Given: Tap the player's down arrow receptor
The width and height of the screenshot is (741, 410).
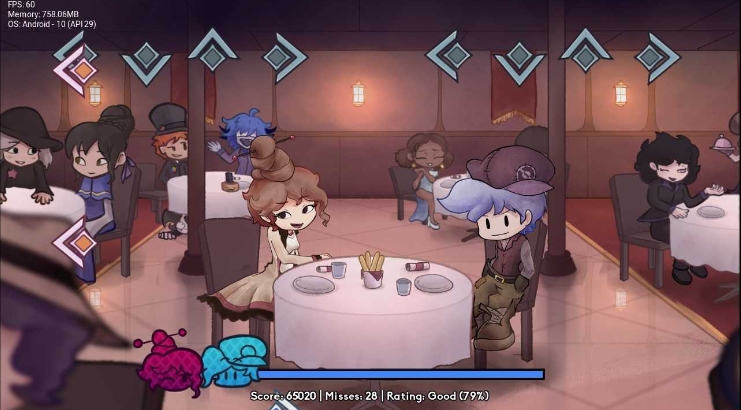Looking at the screenshot, I should click(x=520, y=58).
